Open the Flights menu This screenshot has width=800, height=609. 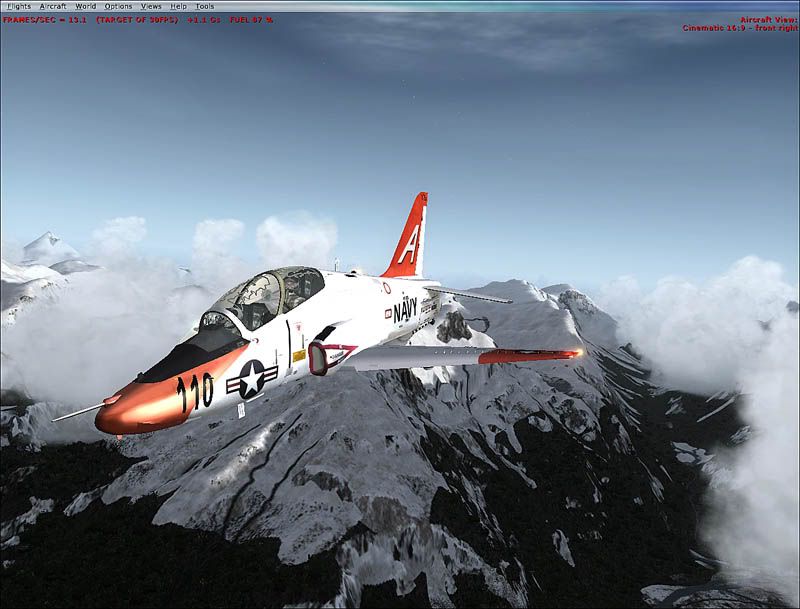[18, 7]
